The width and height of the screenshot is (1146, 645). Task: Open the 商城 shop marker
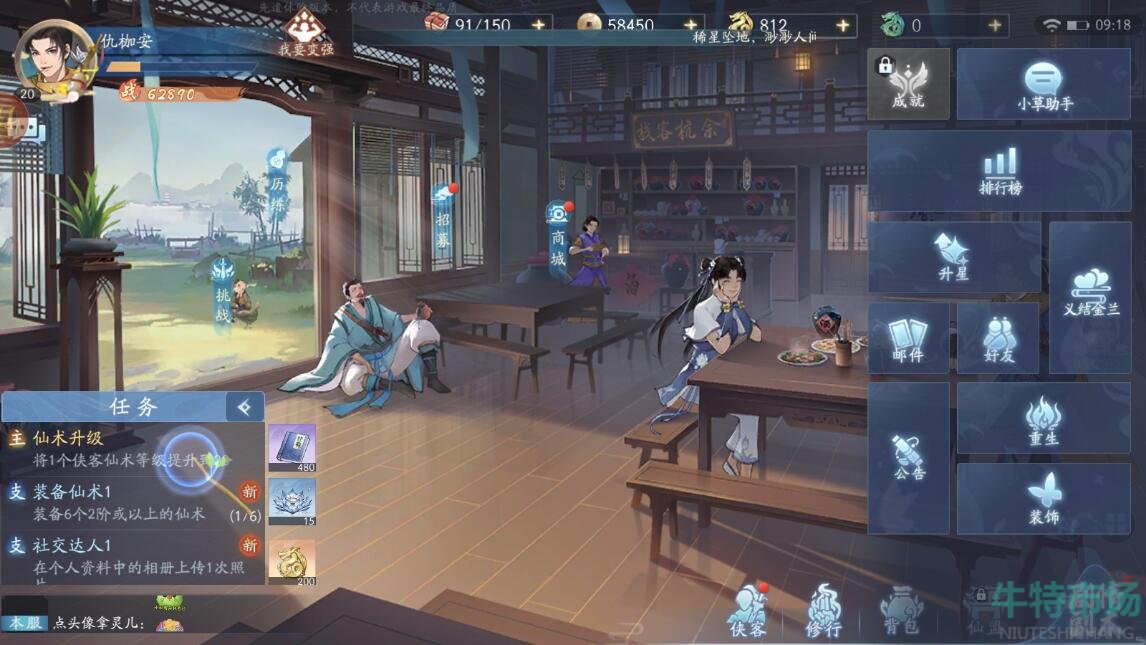tap(558, 237)
